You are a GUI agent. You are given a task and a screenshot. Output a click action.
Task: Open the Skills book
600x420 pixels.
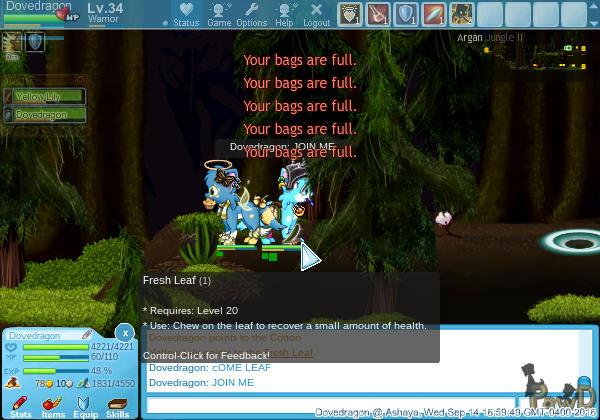[117, 405]
